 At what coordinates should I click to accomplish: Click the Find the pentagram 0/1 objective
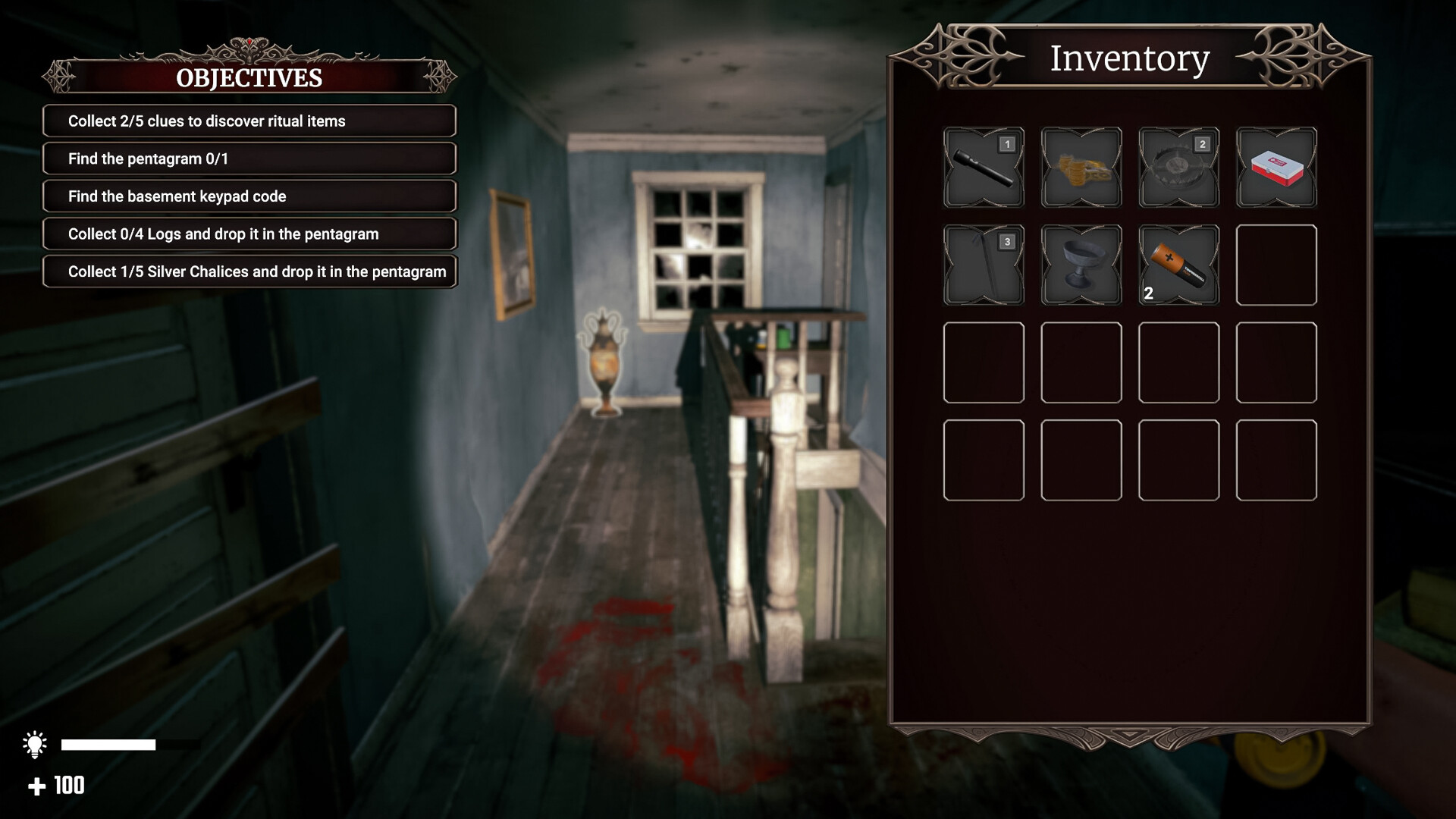[x=249, y=158]
